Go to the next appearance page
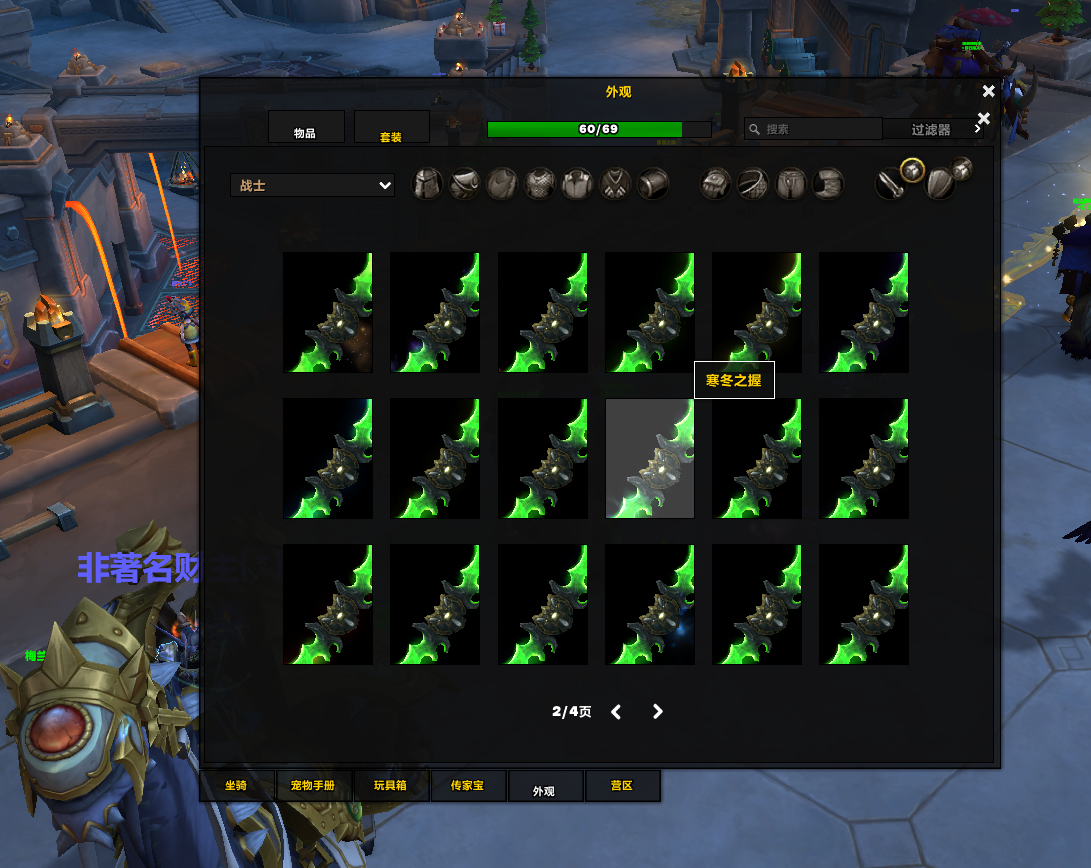This screenshot has height=868, width=1091. pos(657,712)
